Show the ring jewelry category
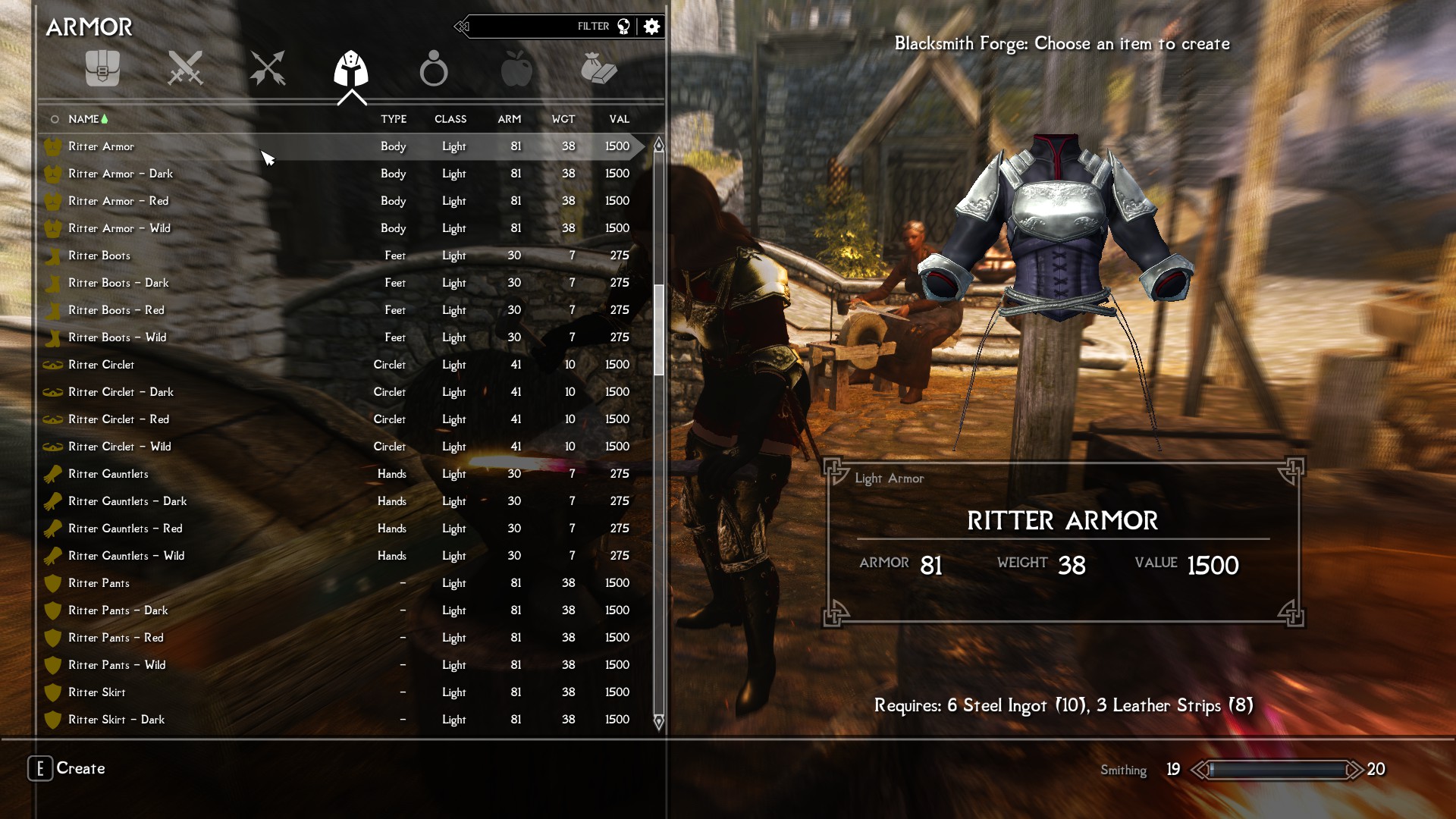 click(x=434, y=69)
